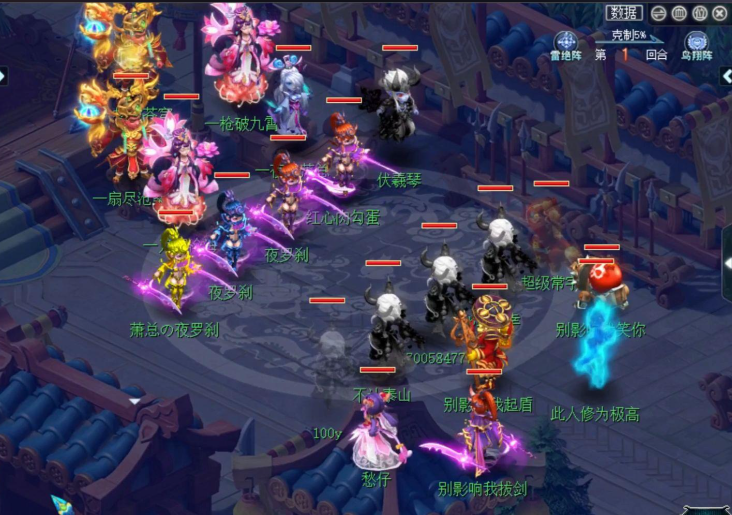This screenshot has width=732, height=515.
Task: Click the round swap-arrows button
Action: tap(659, 14)
